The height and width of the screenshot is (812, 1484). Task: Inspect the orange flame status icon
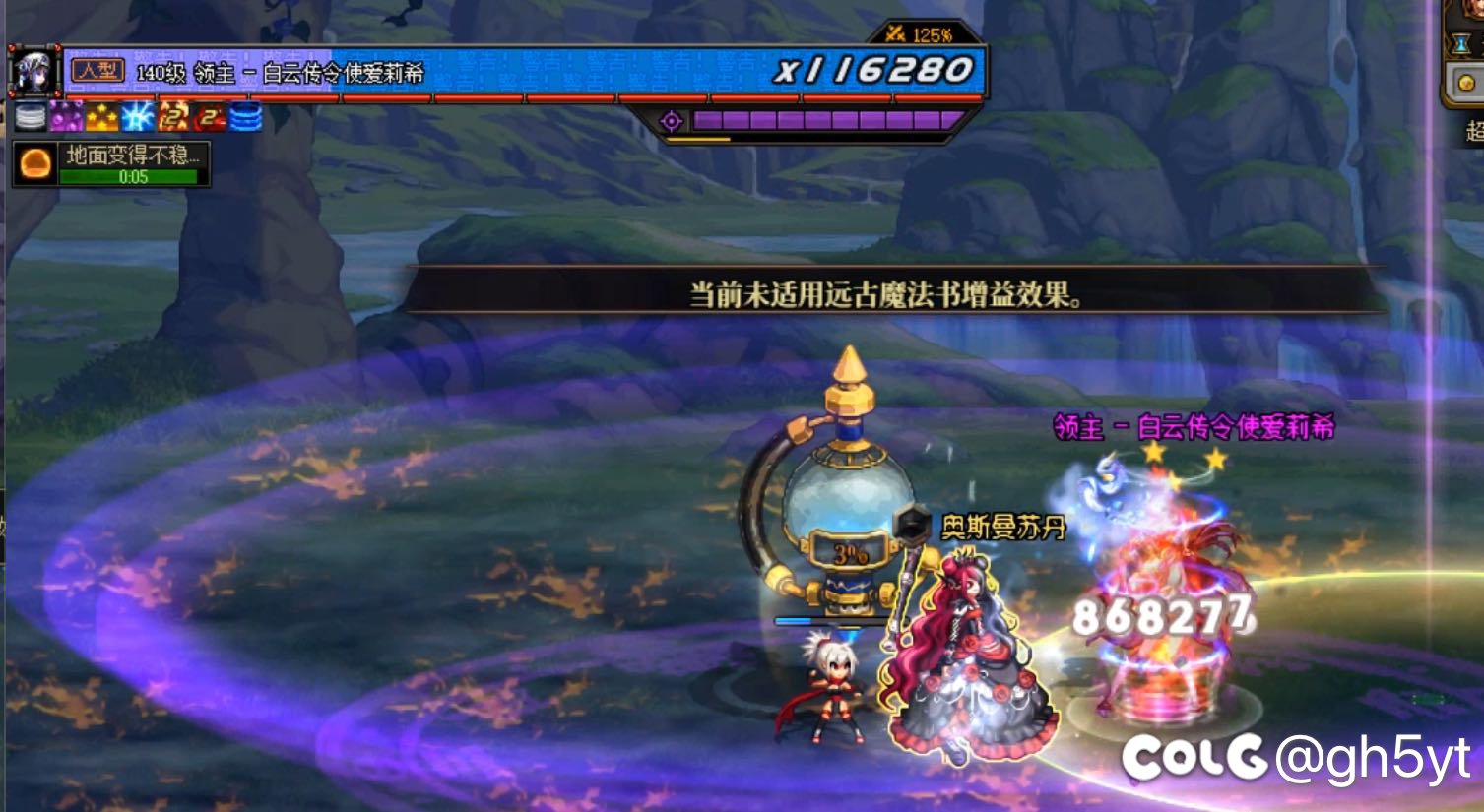[173, 117]
